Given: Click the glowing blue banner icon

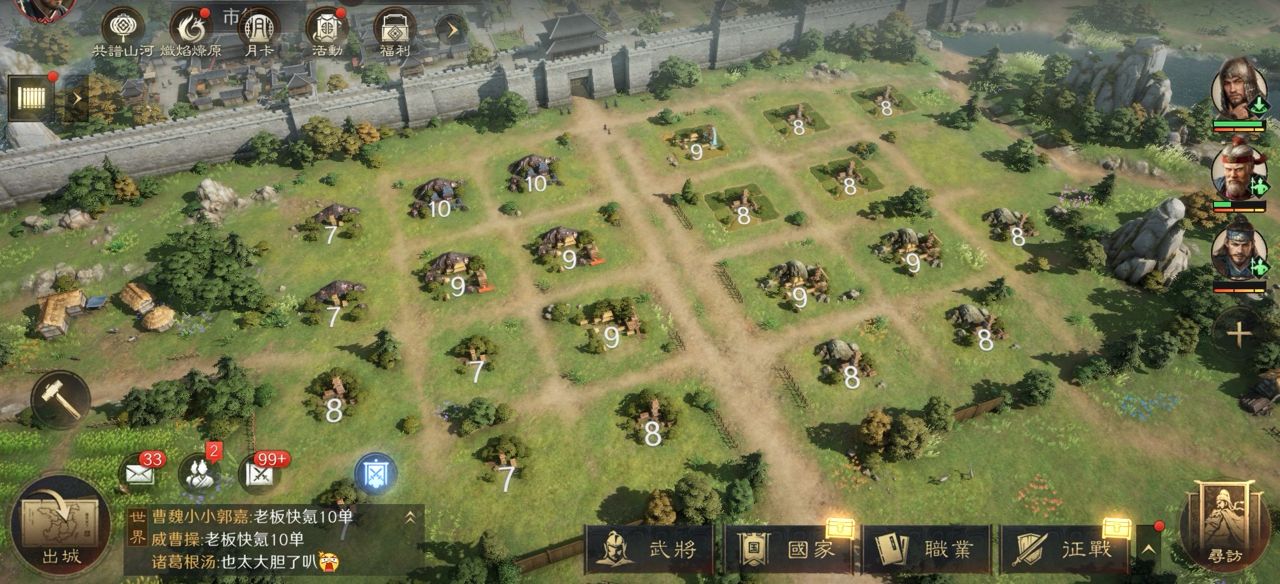Looking at the screenshot, I should coord(376,473).
